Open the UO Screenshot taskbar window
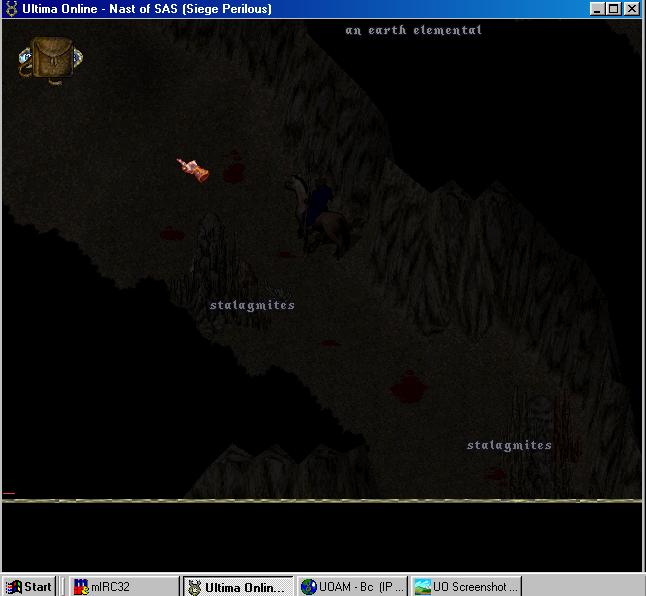This screenshot has width=646, height=596. coord(466,587)
